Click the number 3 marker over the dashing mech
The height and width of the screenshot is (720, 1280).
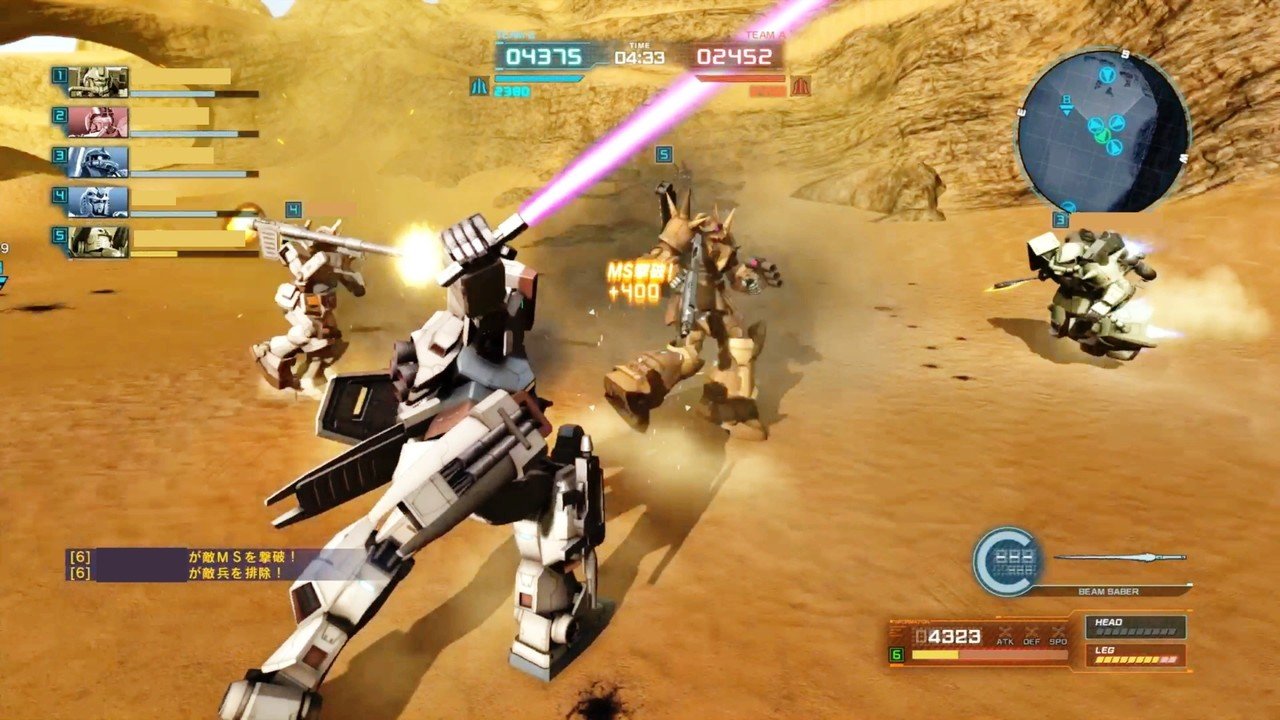point(1060,219)
